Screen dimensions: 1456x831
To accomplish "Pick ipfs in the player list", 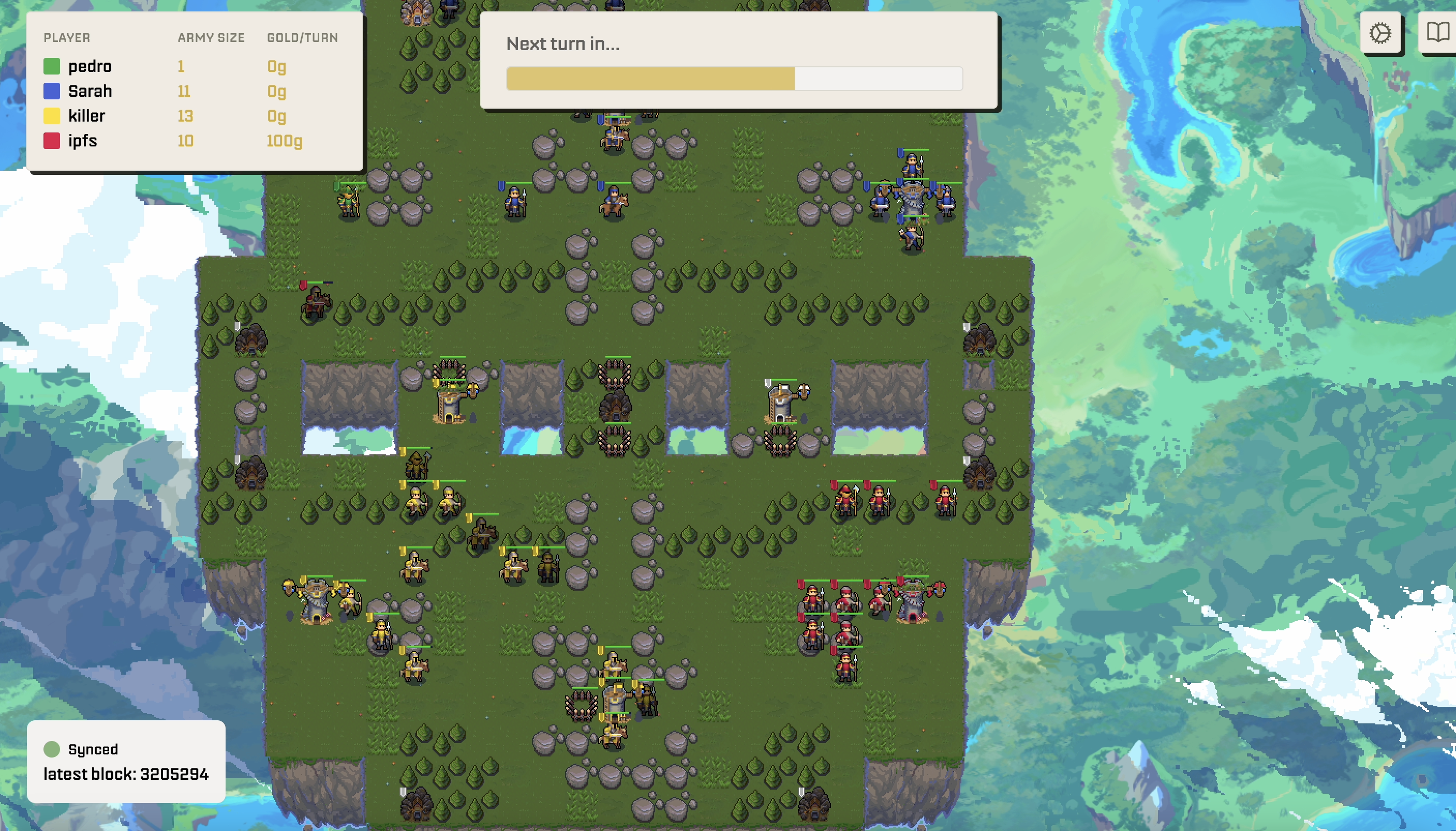I will click(x=82, y=141).
